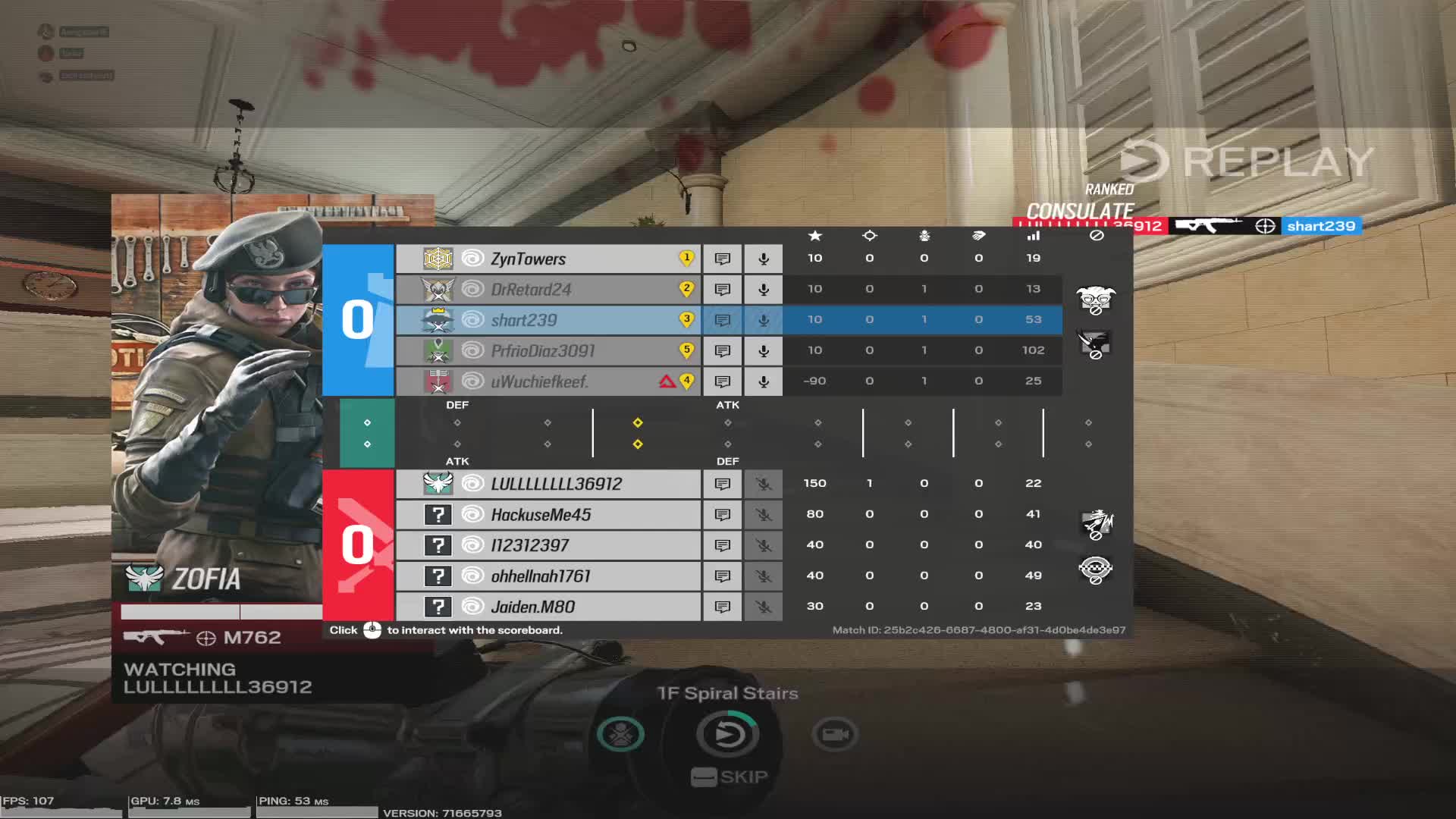Click Zofia's squad emblem on the operator card
Viewport: 1456px width, 819px height.
click(144, 579)
